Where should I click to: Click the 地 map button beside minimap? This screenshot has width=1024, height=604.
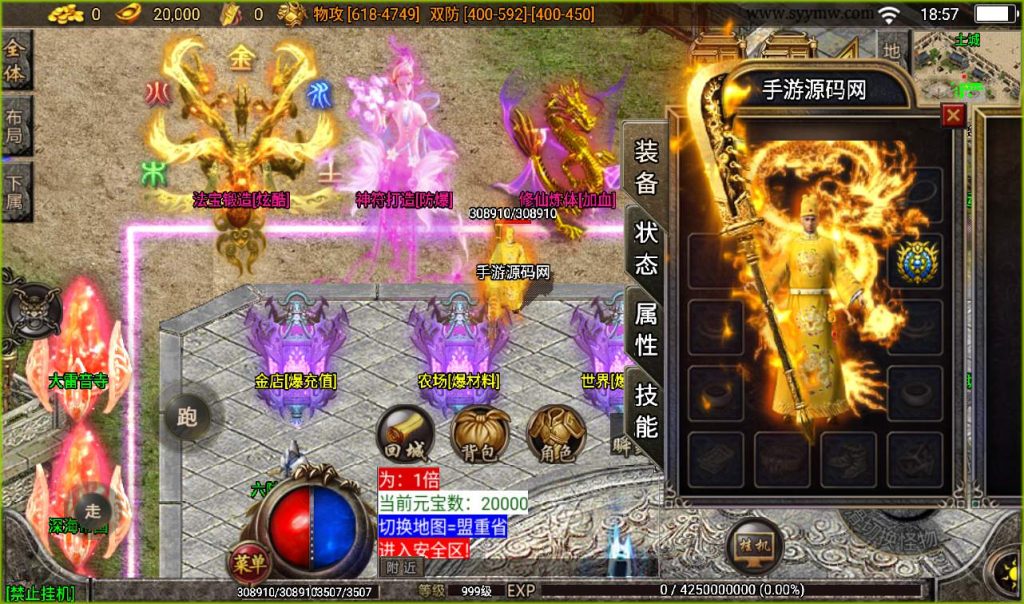click(x=892, y=47)
